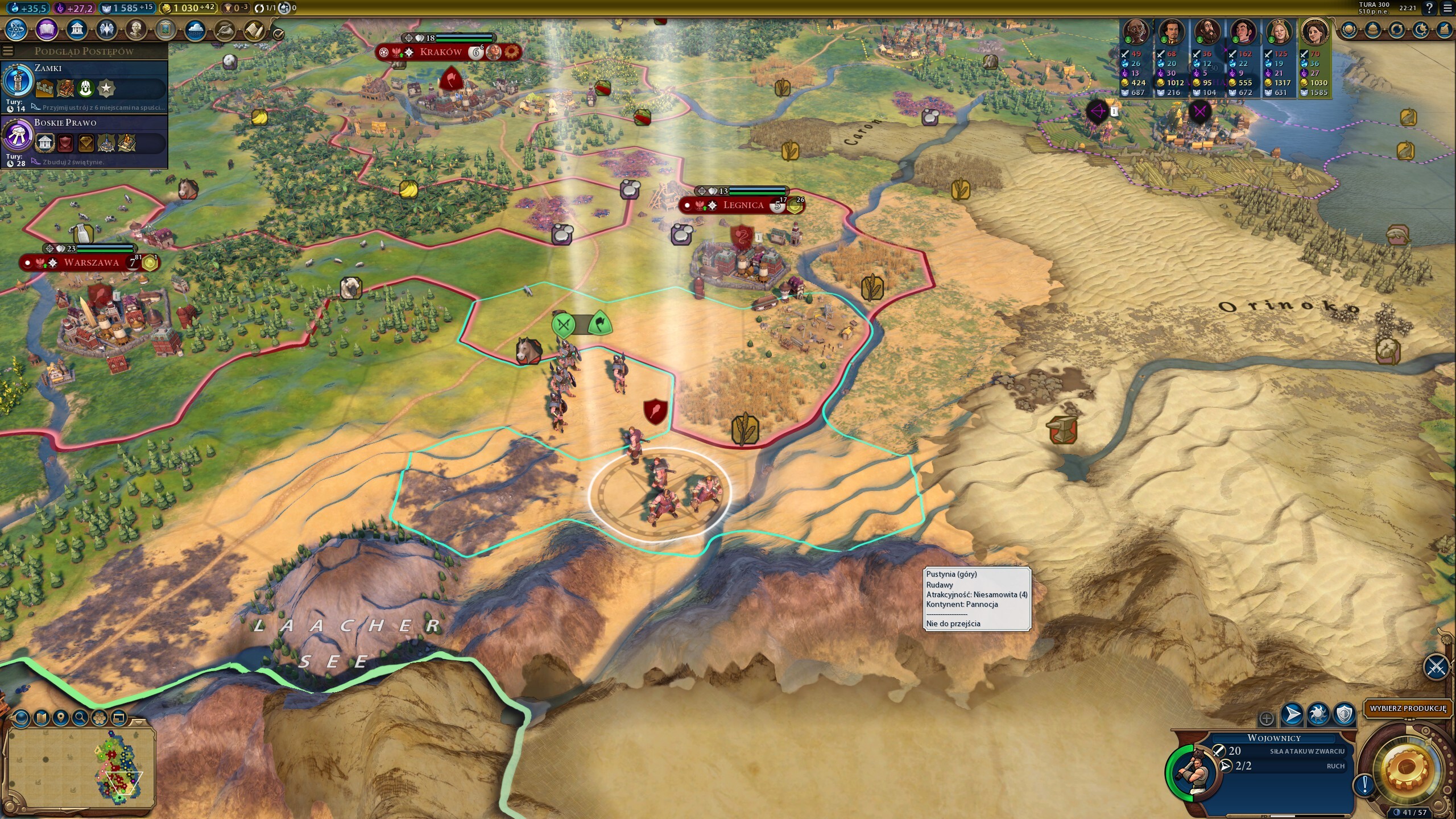Open the great people bust icon

136,30
